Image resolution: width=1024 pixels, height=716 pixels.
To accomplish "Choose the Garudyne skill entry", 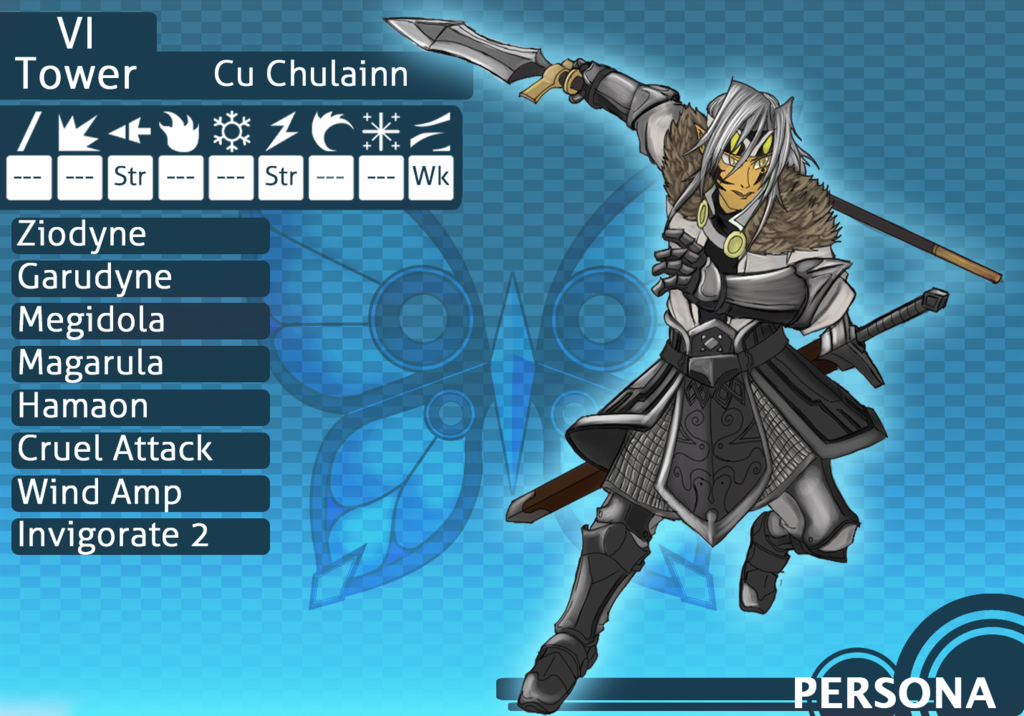I will [140, 278].
